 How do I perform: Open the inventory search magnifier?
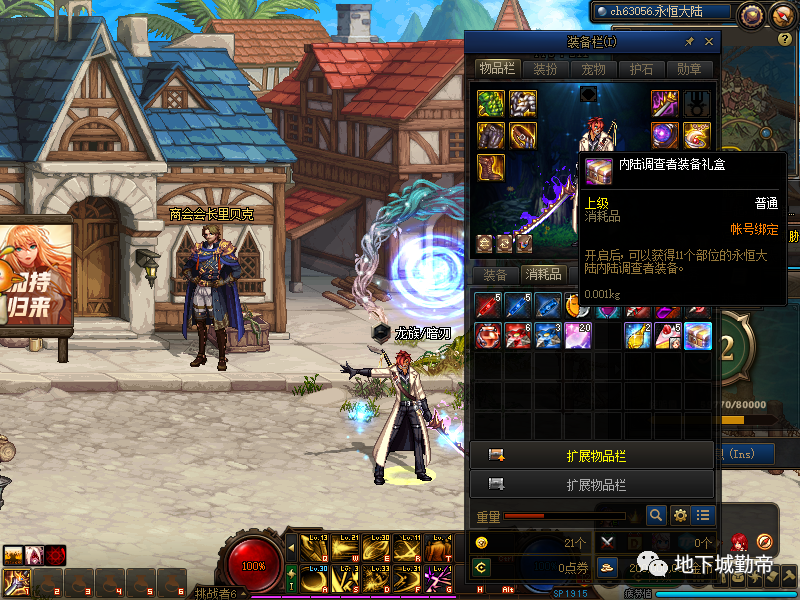pos(656,516)
